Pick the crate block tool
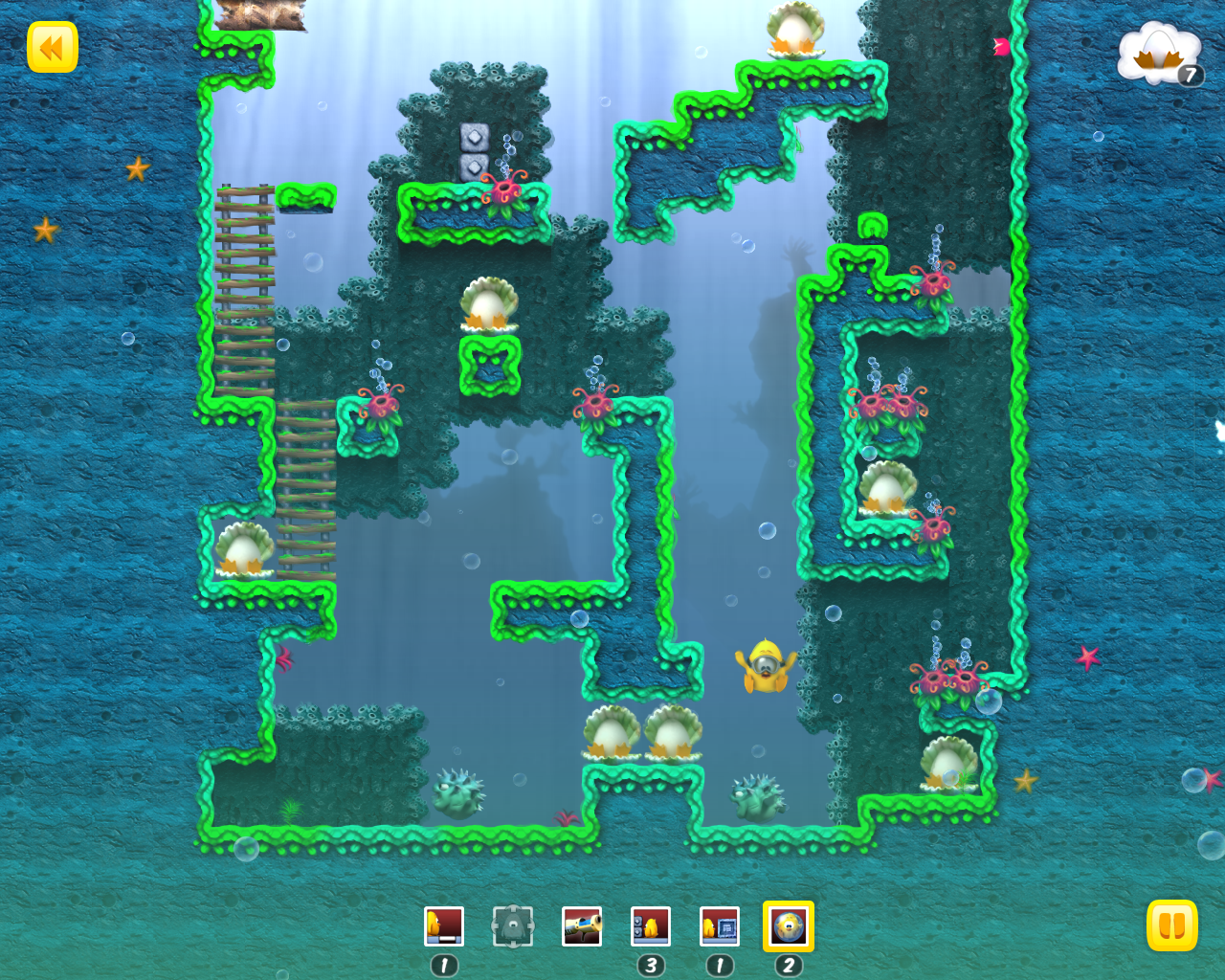 [720, 926]
